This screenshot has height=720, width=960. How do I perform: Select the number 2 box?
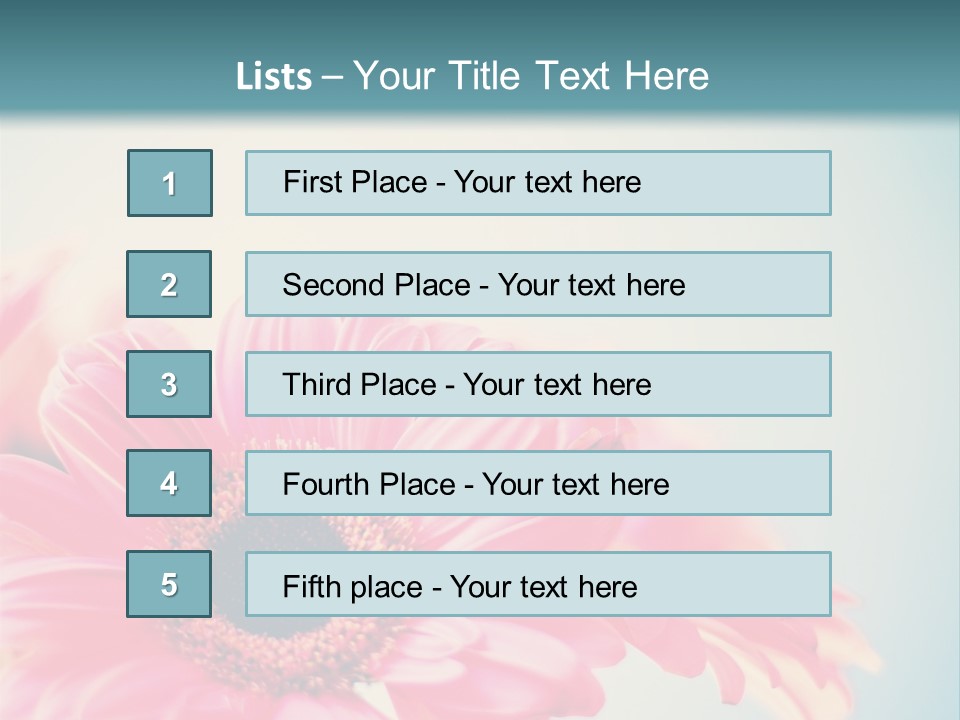click(169, 284)
